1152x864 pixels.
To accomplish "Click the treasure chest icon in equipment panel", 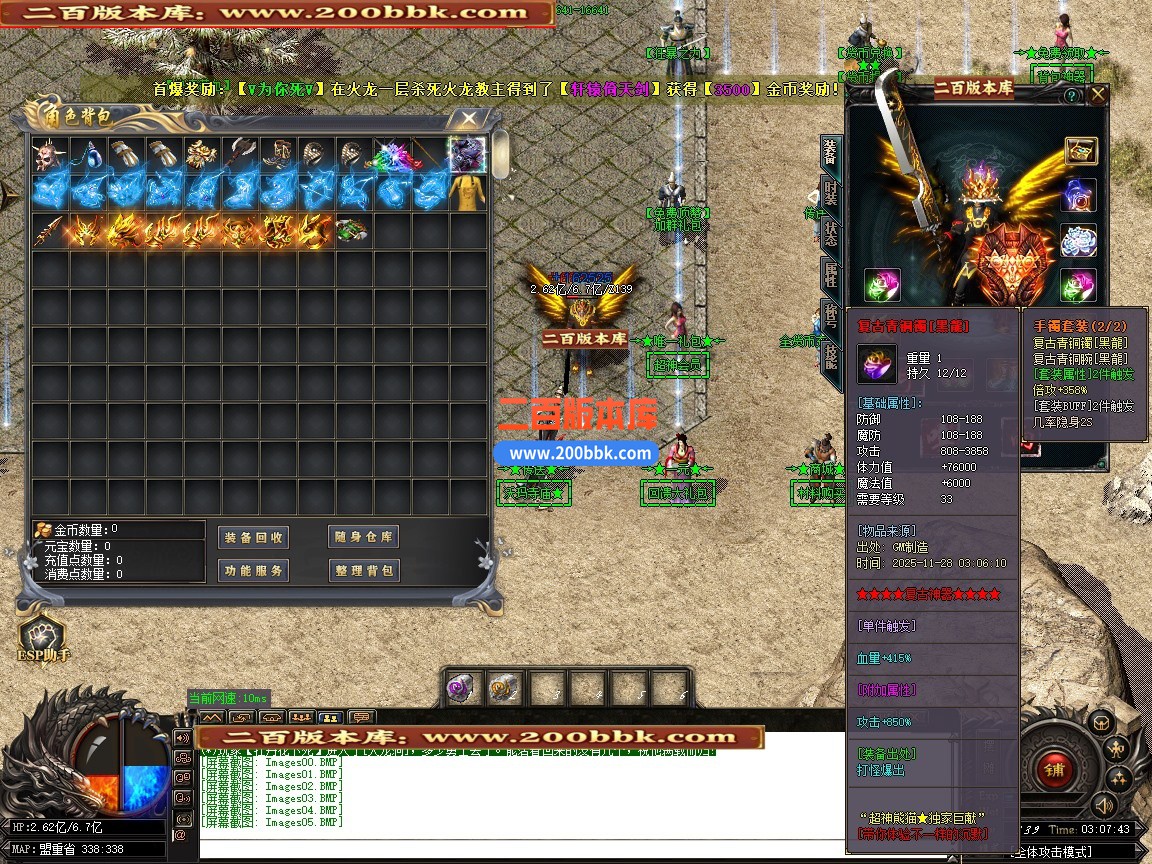I will 1081,151.
